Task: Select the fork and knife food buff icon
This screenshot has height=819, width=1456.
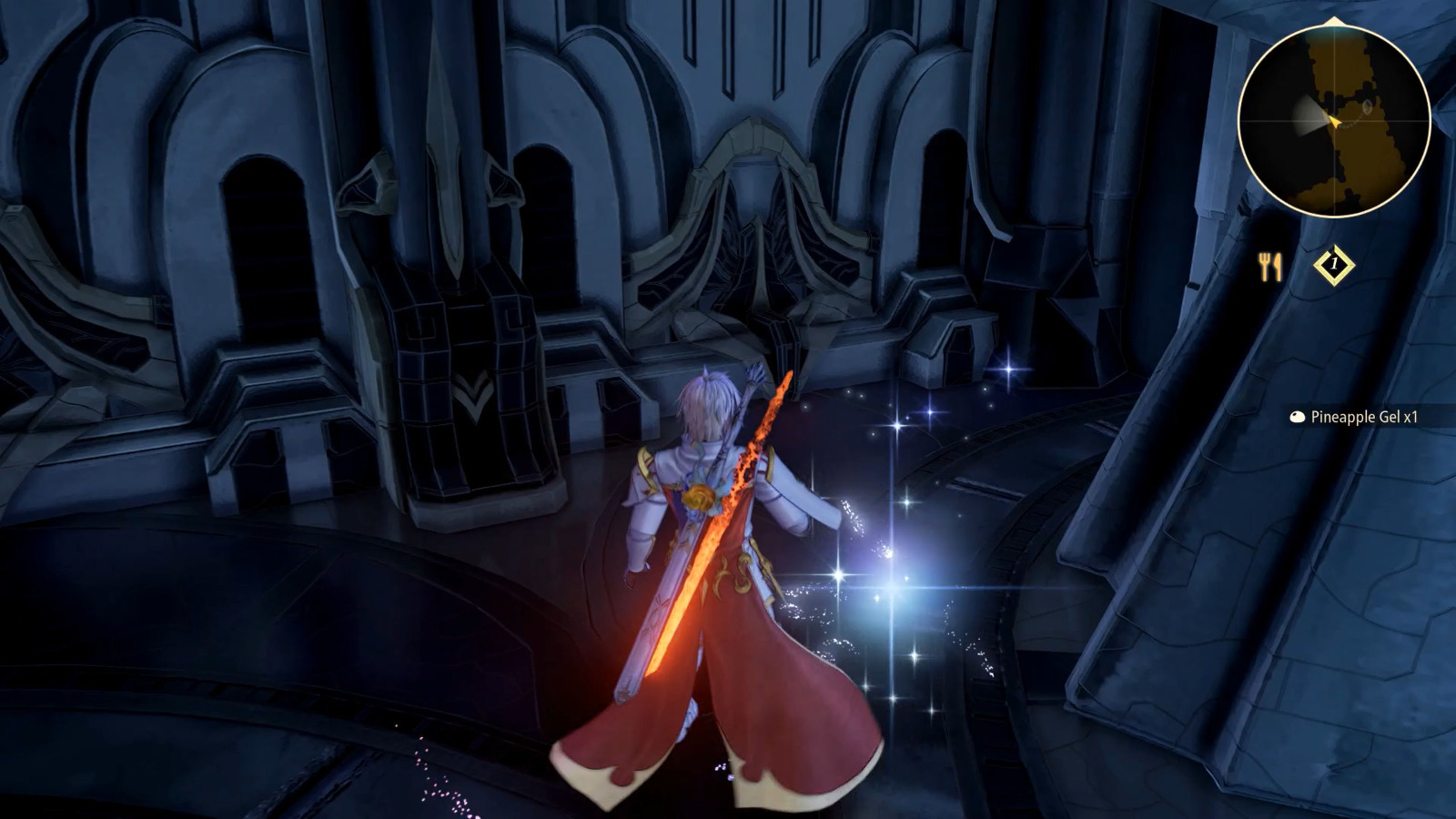Action: click(x=1269, y=264)
